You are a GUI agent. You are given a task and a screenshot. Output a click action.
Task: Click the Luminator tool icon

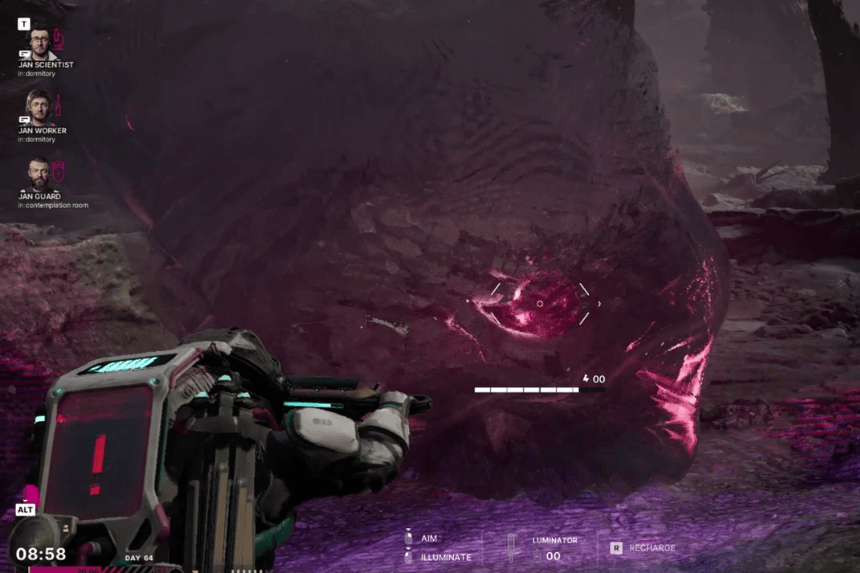pyautogui.click(x=512, y=546)
